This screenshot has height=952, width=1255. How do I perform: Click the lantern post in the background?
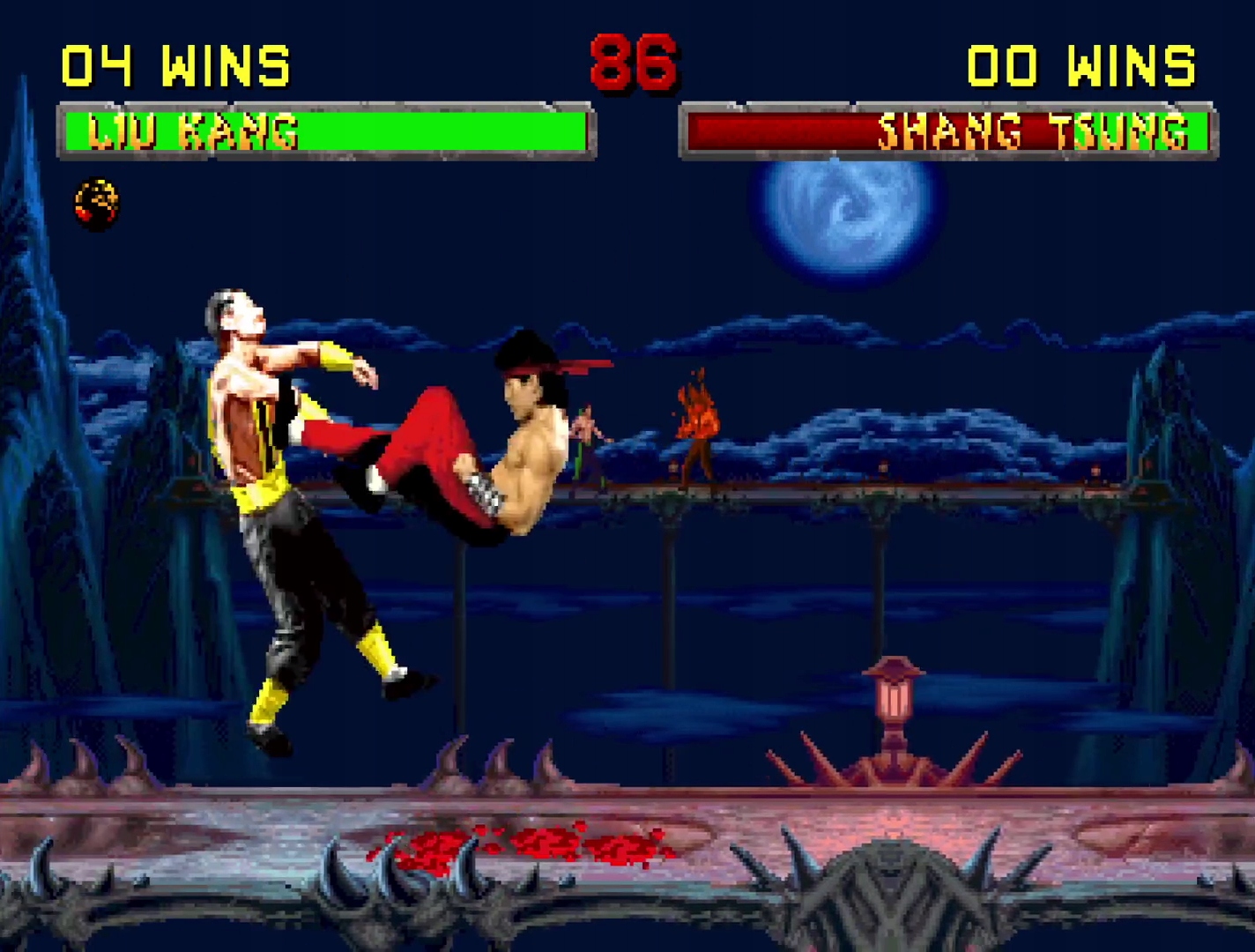(x=894, y=696)
